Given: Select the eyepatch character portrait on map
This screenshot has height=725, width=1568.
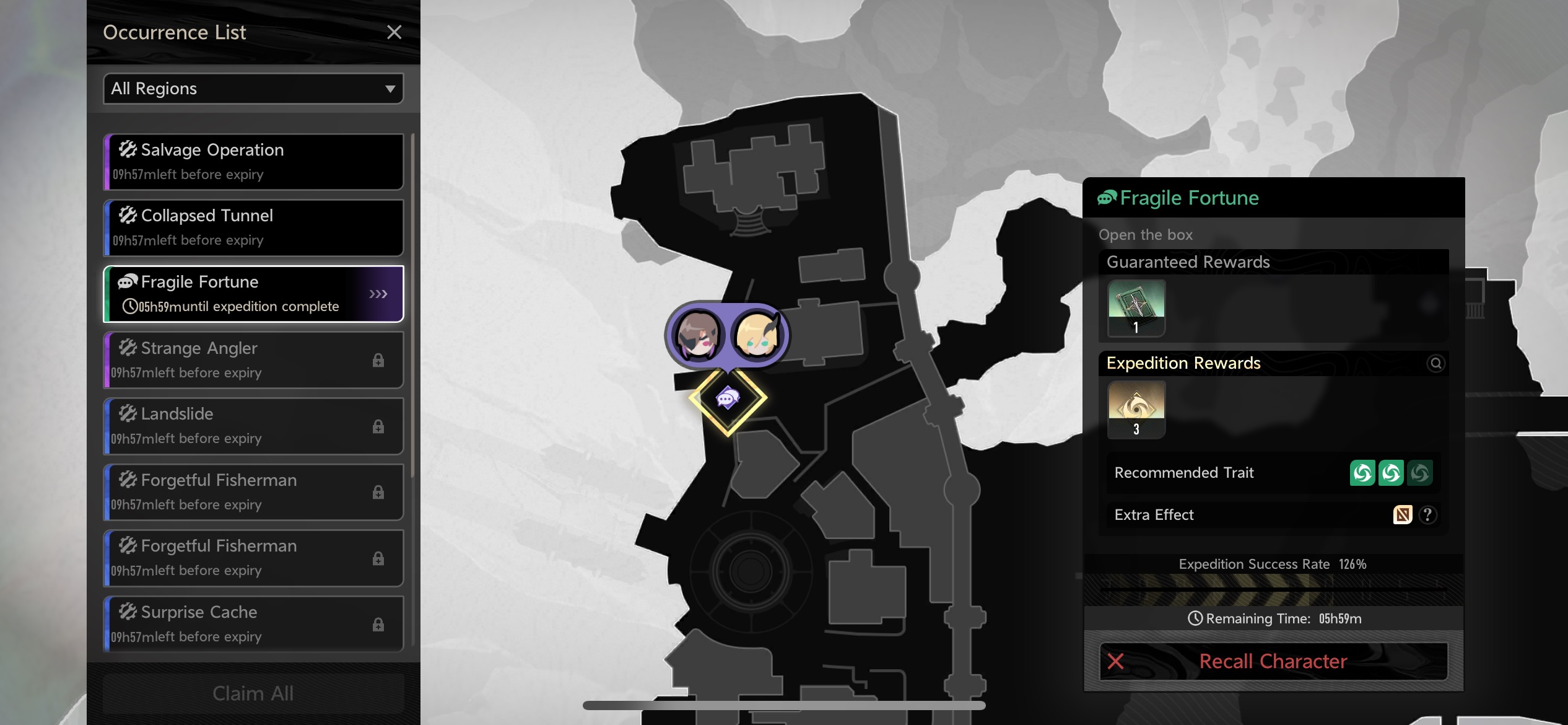Looking at the screenshot, I should tap(699, 335).
